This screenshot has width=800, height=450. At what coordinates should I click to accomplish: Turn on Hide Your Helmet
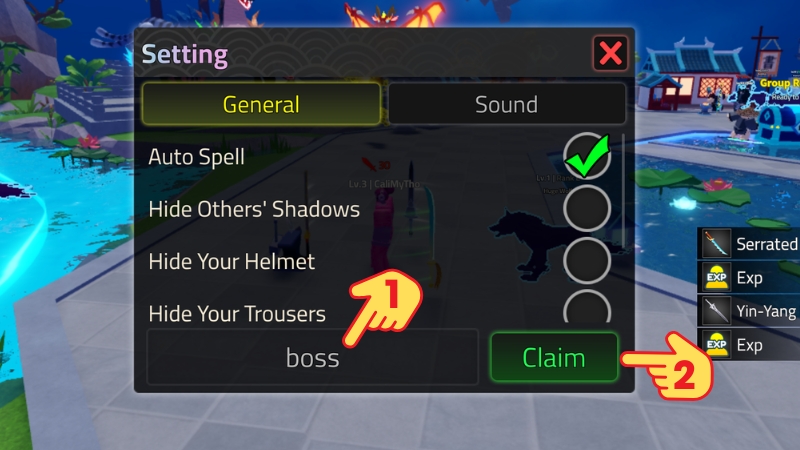pyautogui.click(x=587, y=262)
